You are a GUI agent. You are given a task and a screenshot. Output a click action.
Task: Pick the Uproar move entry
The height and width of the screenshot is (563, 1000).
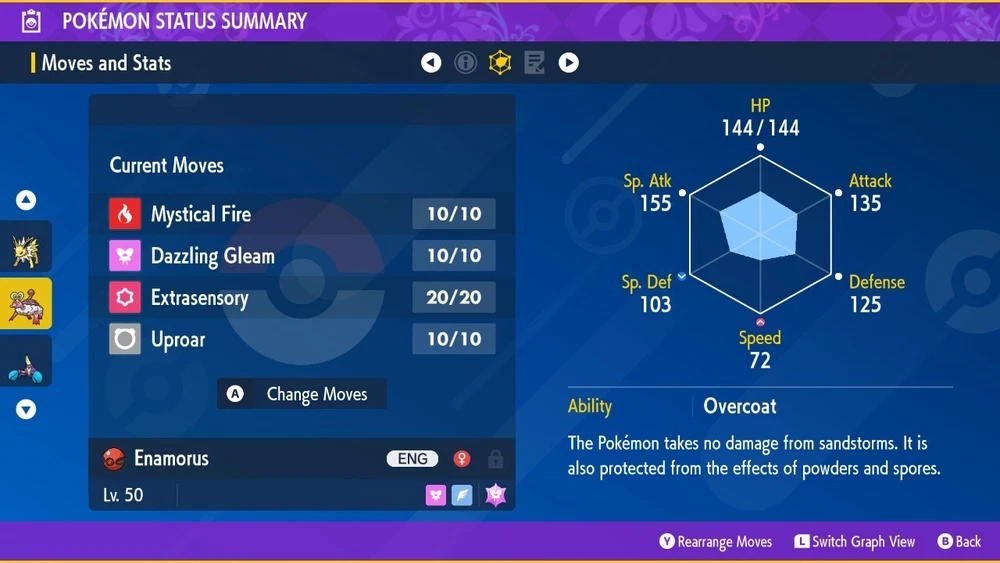coord(301,340)
